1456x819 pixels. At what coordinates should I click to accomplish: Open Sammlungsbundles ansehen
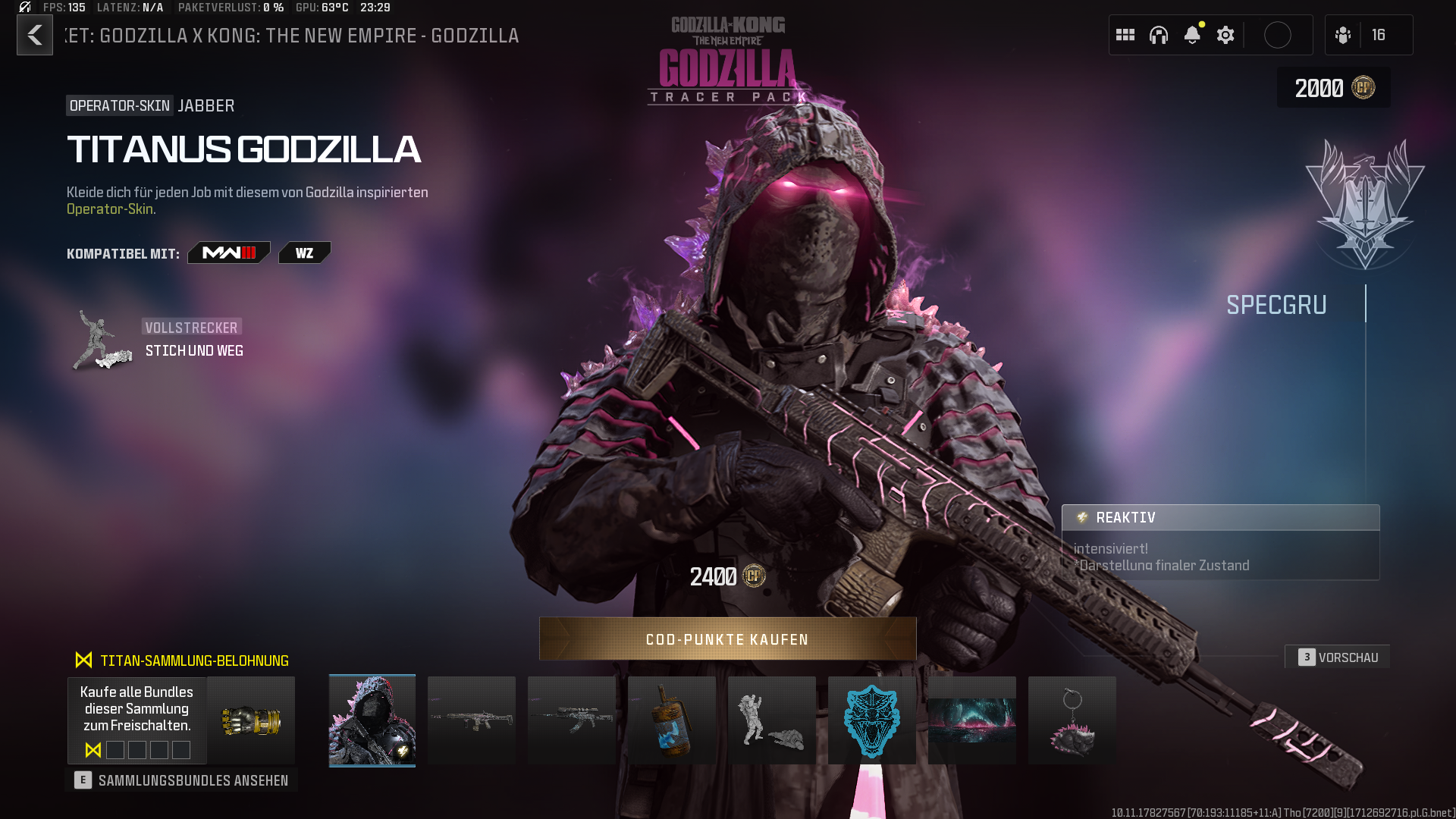tap(182, 780)
